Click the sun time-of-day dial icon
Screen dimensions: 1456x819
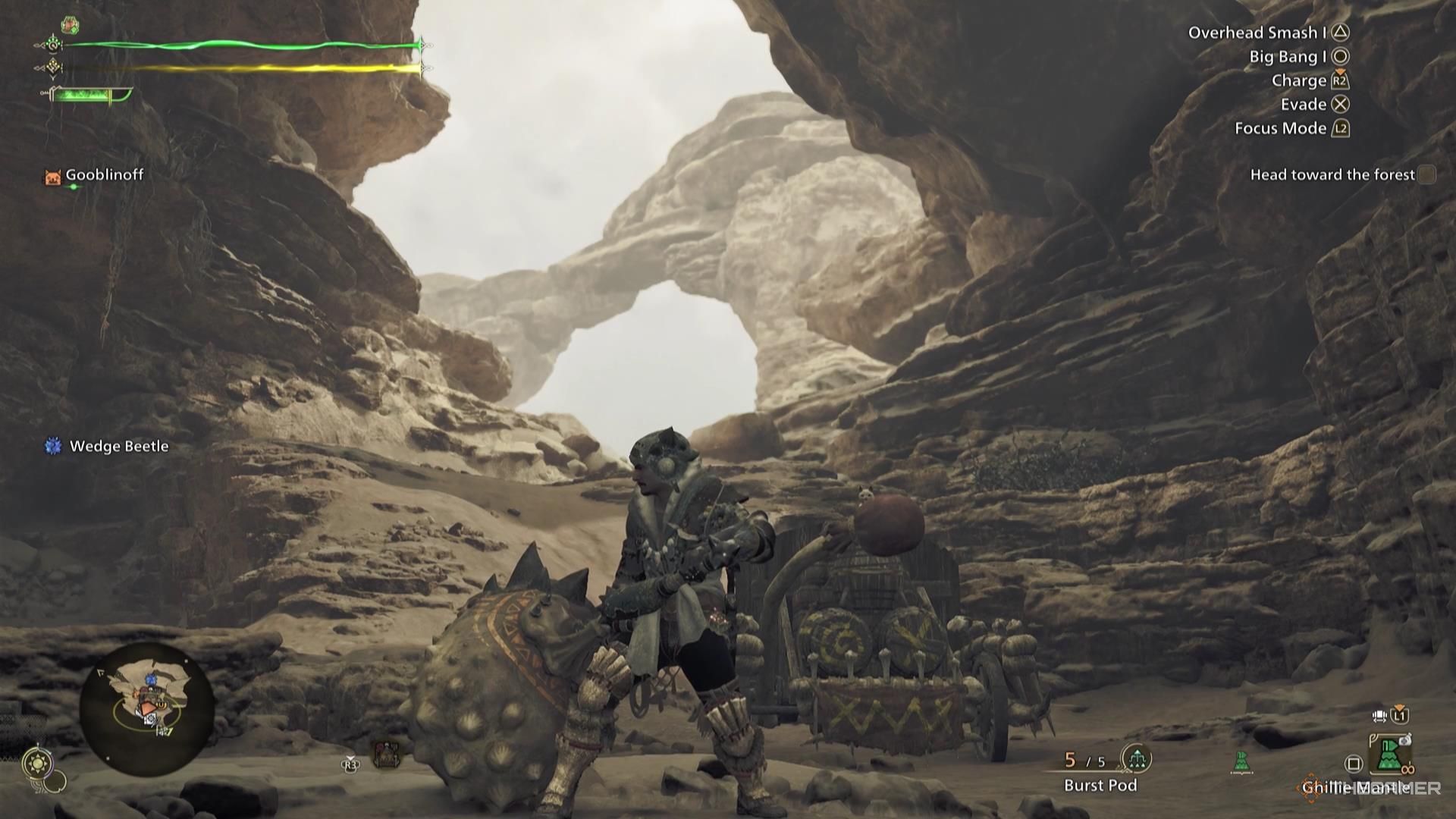[x=37, y=763]
